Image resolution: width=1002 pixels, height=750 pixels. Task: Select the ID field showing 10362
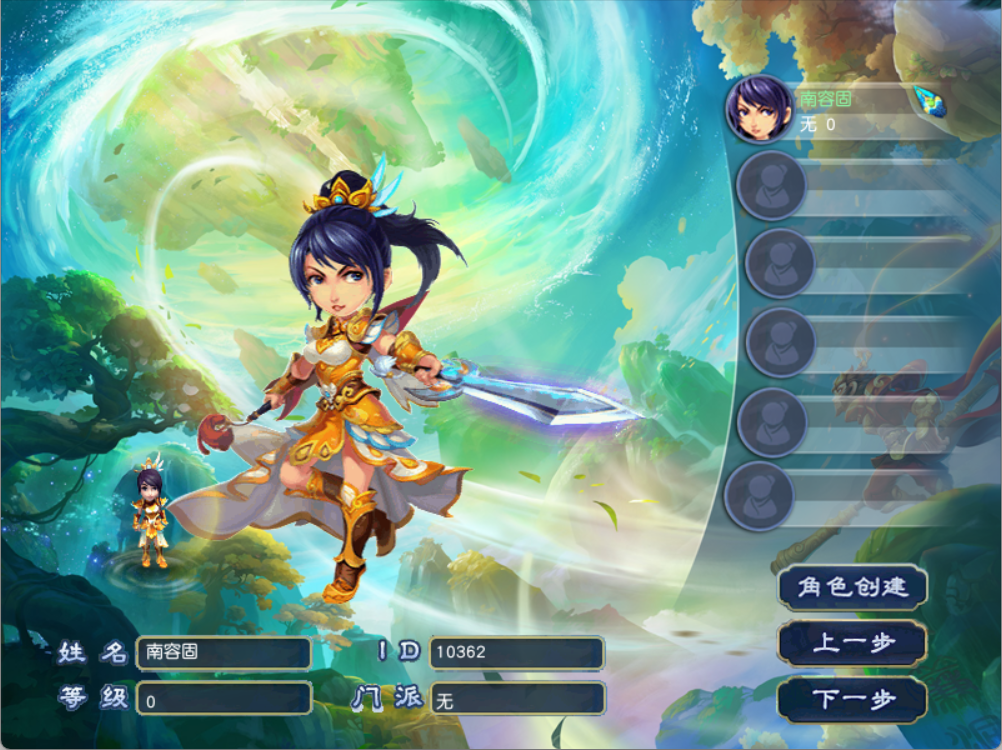click(516, 653)
